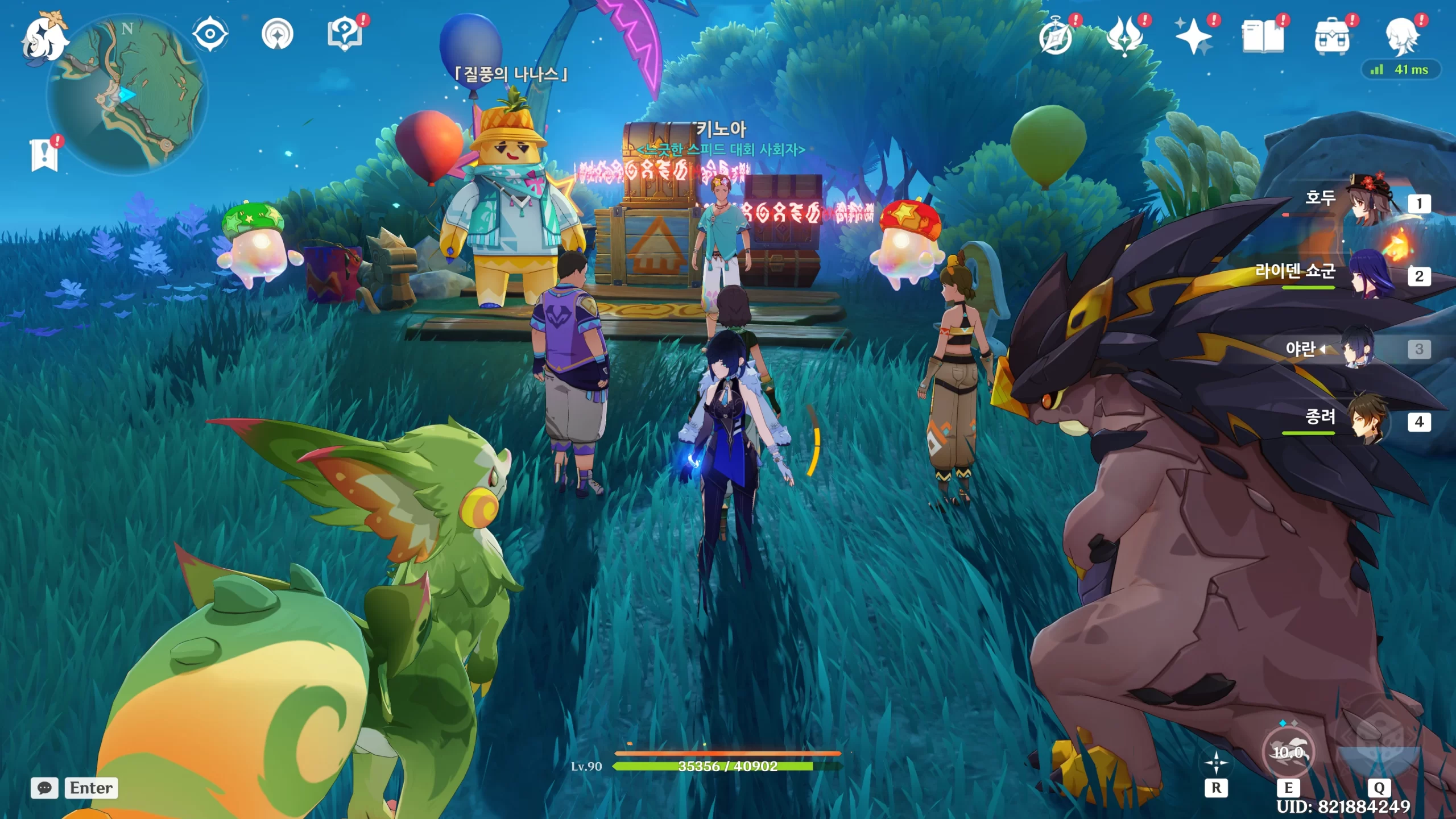Open the chat speech-bubble icon
Screen dimensions: 1456x819
click(x=44, y=788)
